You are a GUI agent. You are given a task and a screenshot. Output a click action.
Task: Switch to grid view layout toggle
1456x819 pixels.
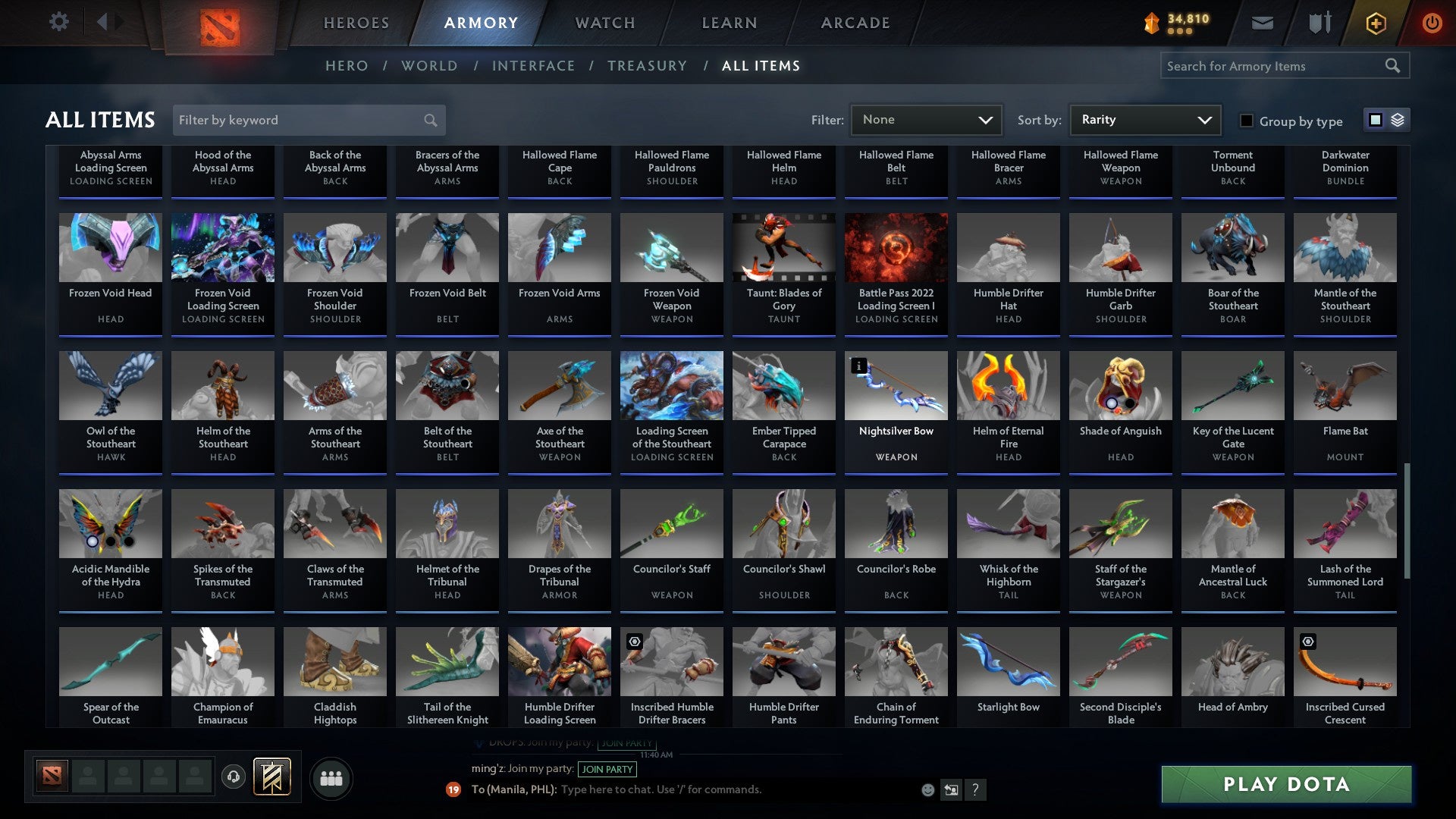coord(1375,120)
